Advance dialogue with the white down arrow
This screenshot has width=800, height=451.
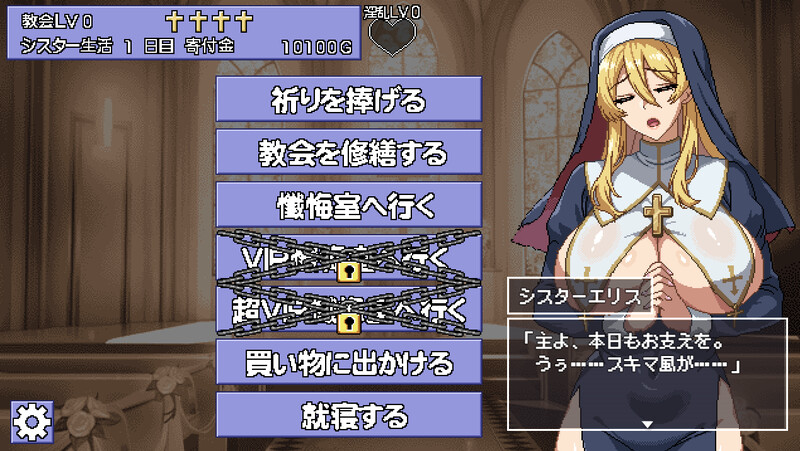(647, 425)
